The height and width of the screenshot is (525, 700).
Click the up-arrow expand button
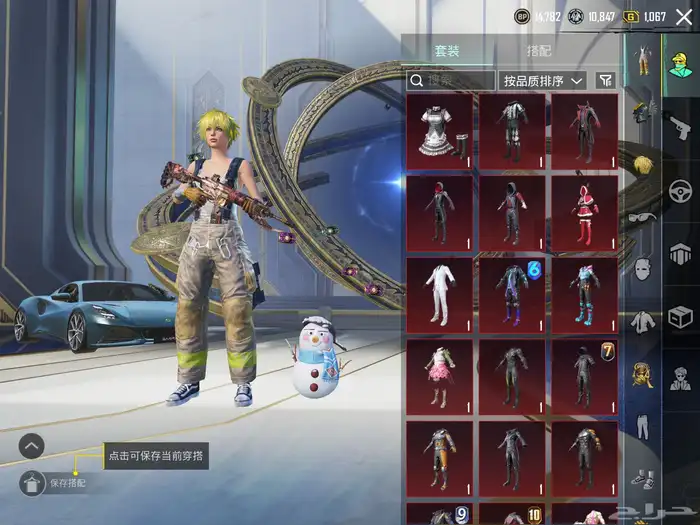click(x=32, y=446)
